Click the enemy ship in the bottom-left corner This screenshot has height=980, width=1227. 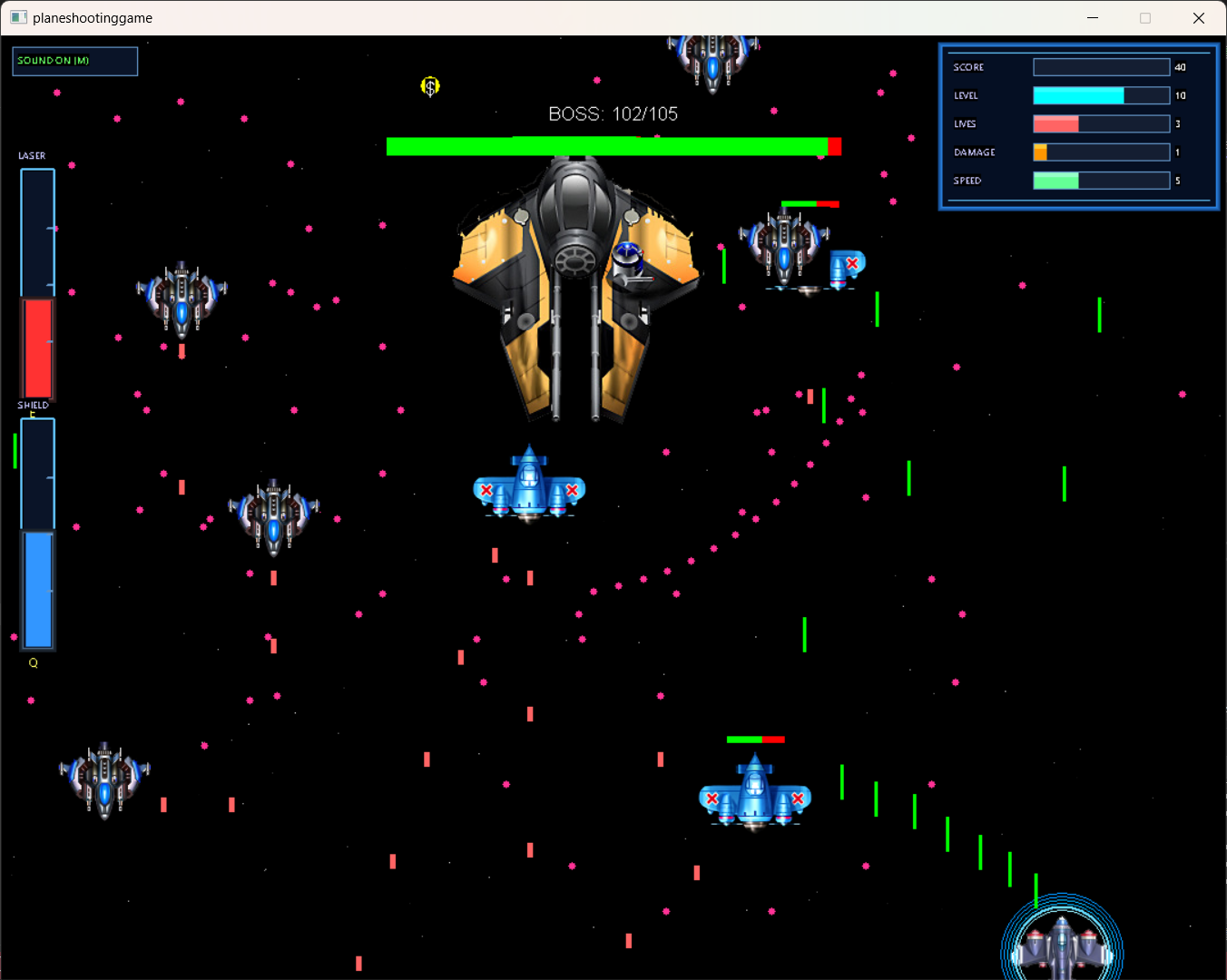coord(104,779)
